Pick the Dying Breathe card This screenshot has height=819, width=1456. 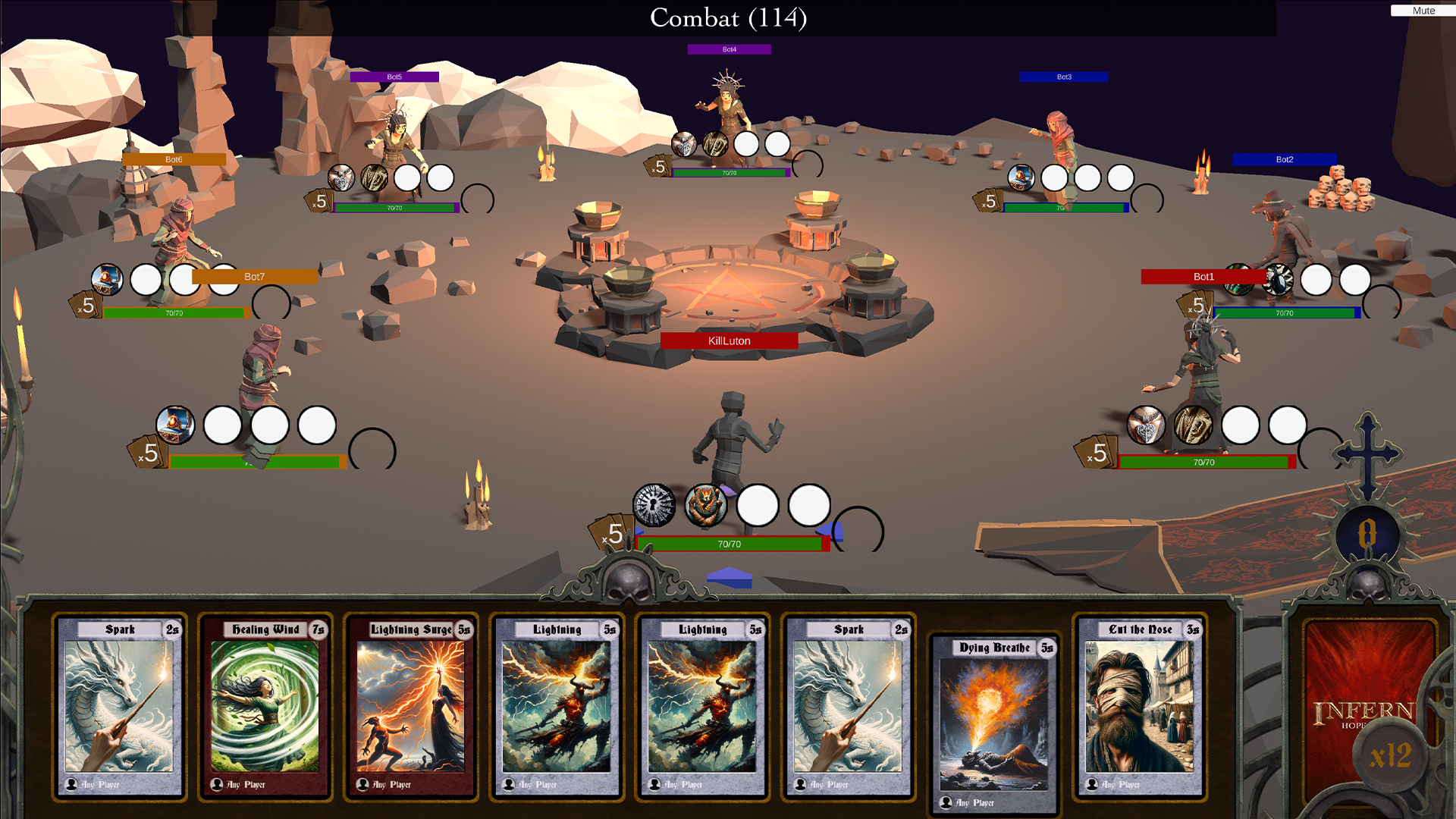[993, 725]
